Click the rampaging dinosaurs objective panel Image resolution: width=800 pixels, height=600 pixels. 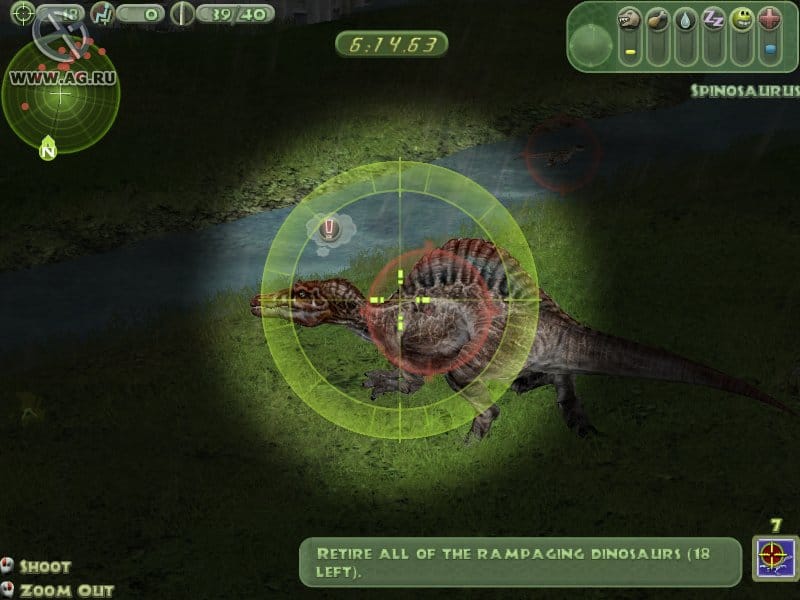[521, 559]
